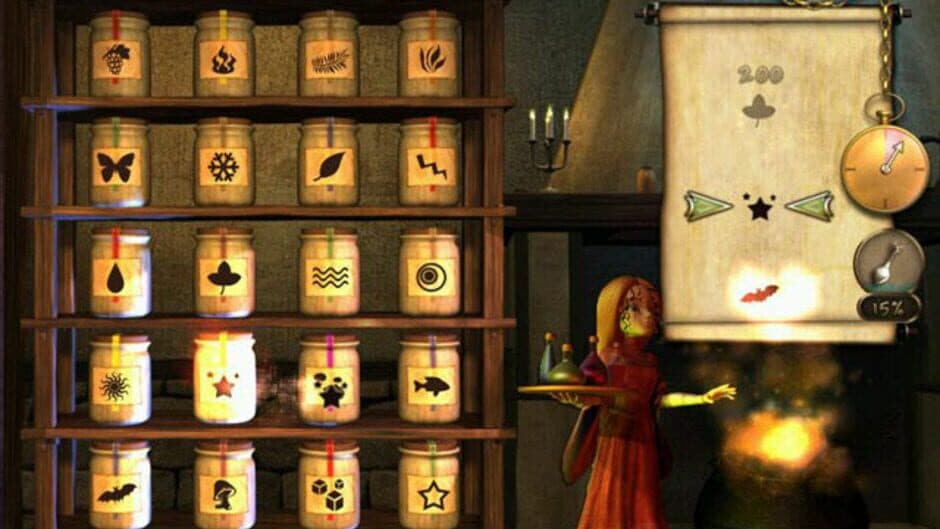
Task: Select the bat ingredient jar
Action: tap(118, 492)
